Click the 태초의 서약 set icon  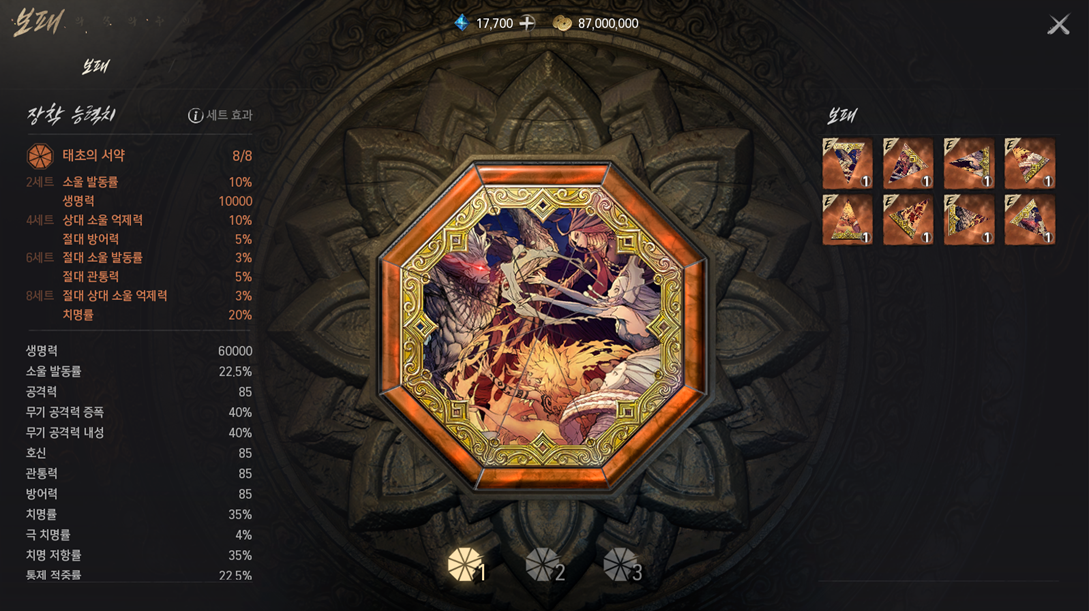(40, 156)
